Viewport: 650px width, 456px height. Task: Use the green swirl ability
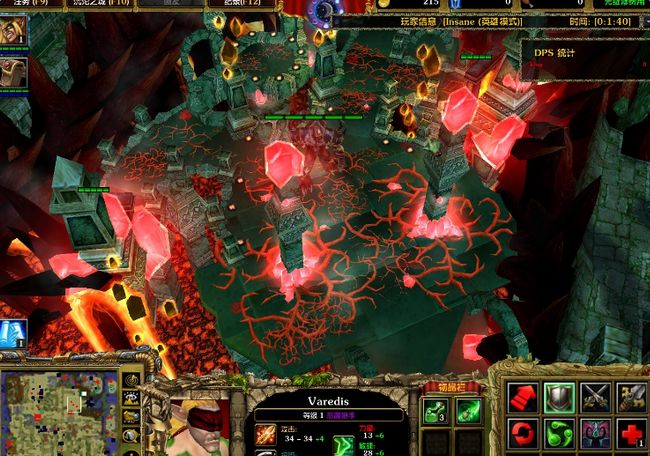click(559, 434)
